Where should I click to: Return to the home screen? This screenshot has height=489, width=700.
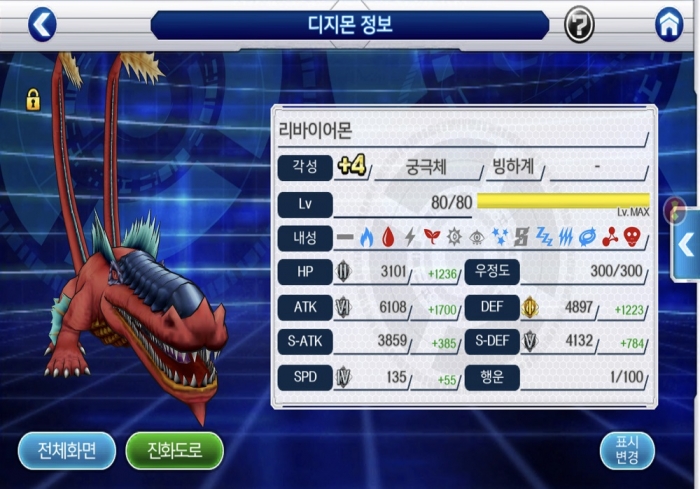coord(669,24)
